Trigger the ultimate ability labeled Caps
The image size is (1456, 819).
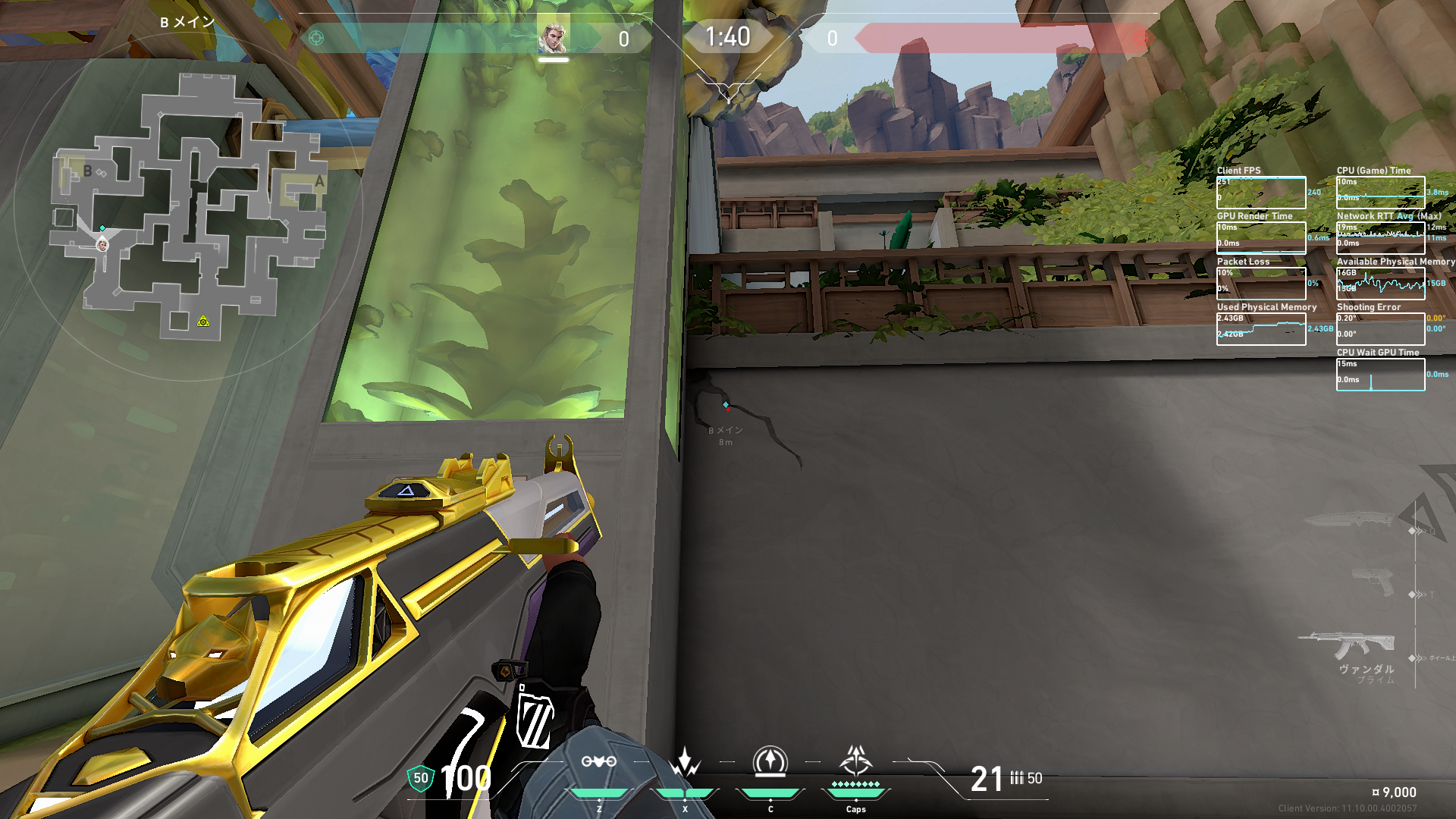click(856, 763)
